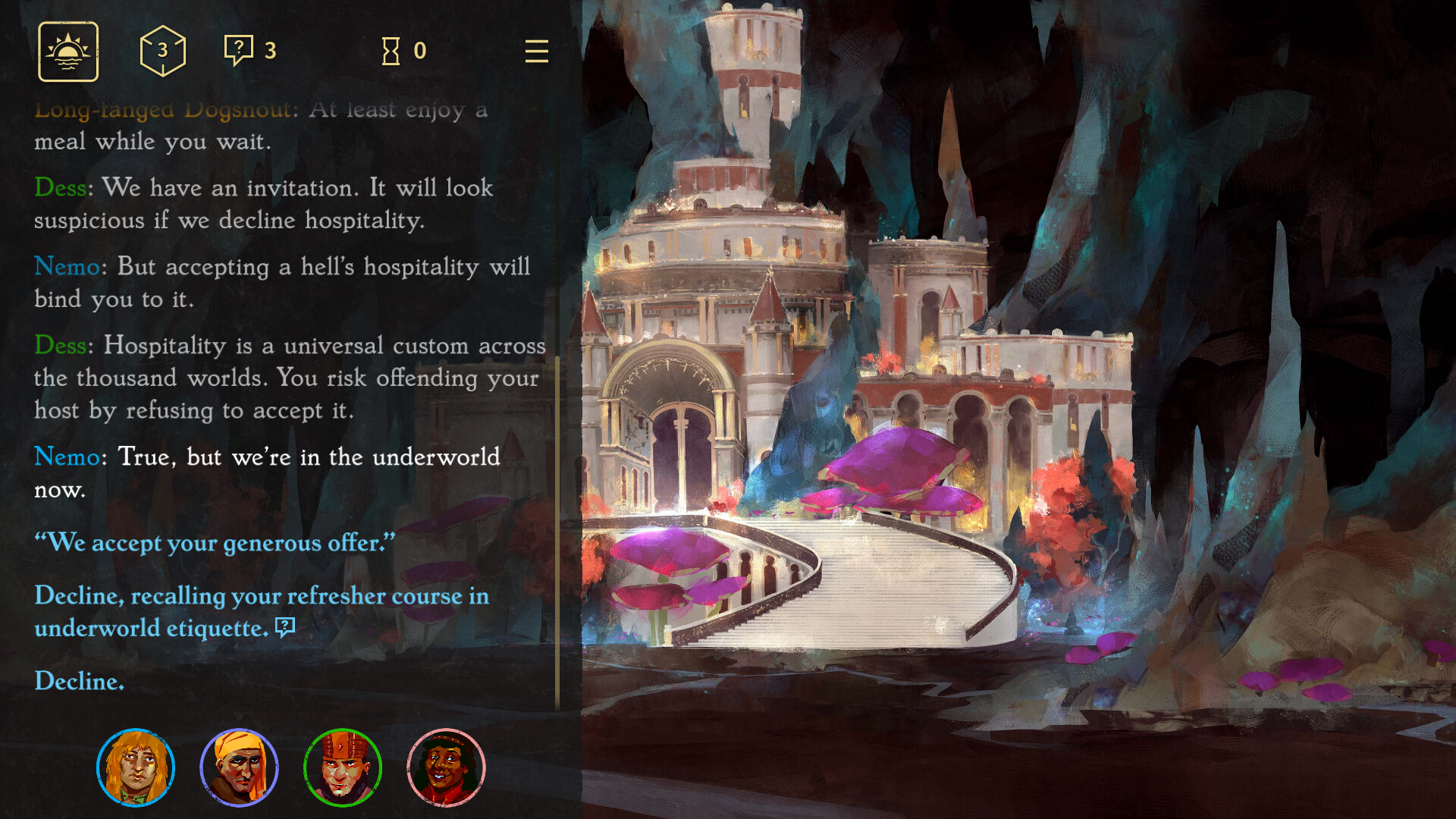Click the small question-mark bubble icon
The image size is (1456, 819).
pos(238,50)
